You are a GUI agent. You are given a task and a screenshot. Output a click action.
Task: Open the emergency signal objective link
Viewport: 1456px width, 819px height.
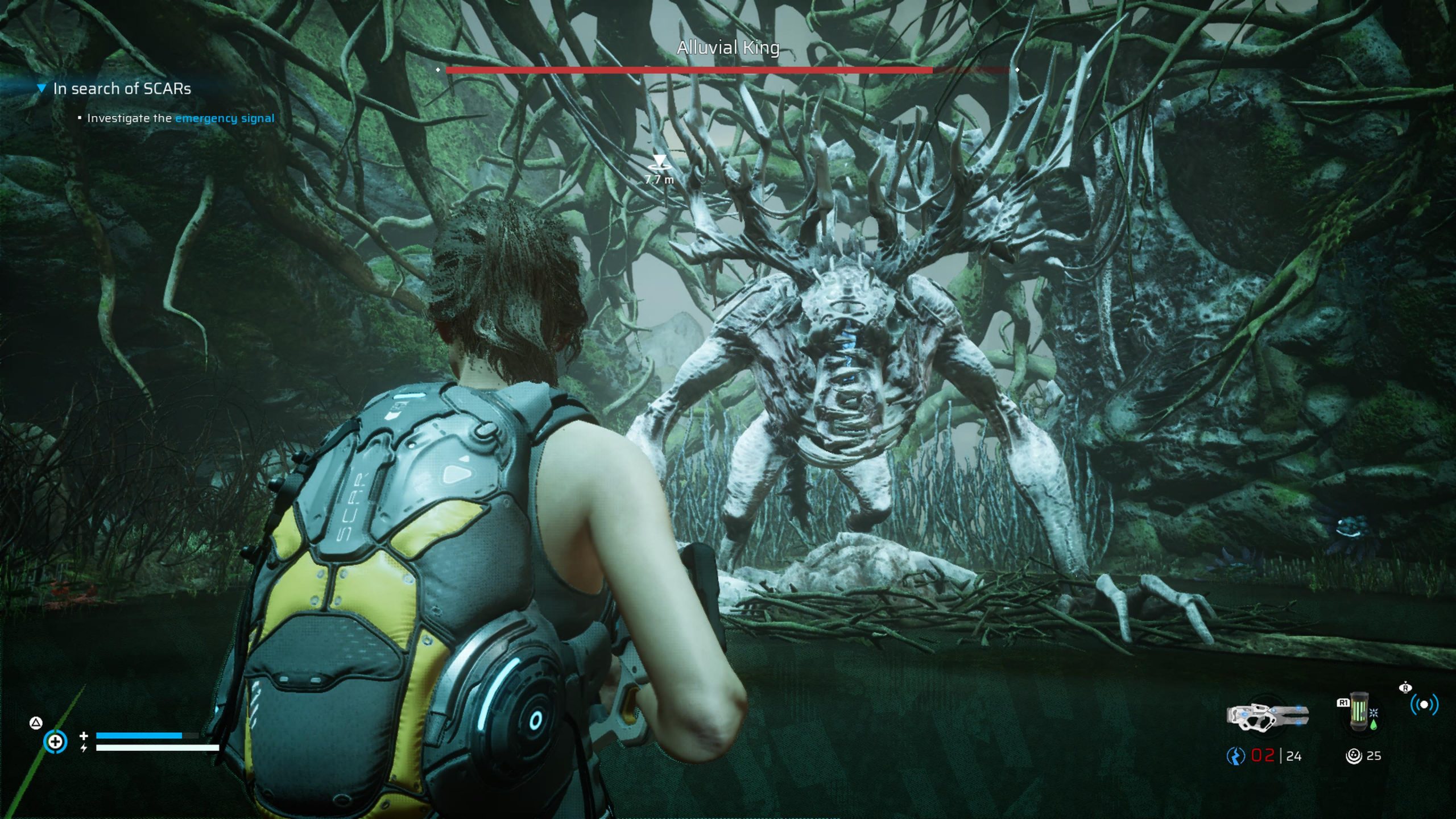coord(224,118)
